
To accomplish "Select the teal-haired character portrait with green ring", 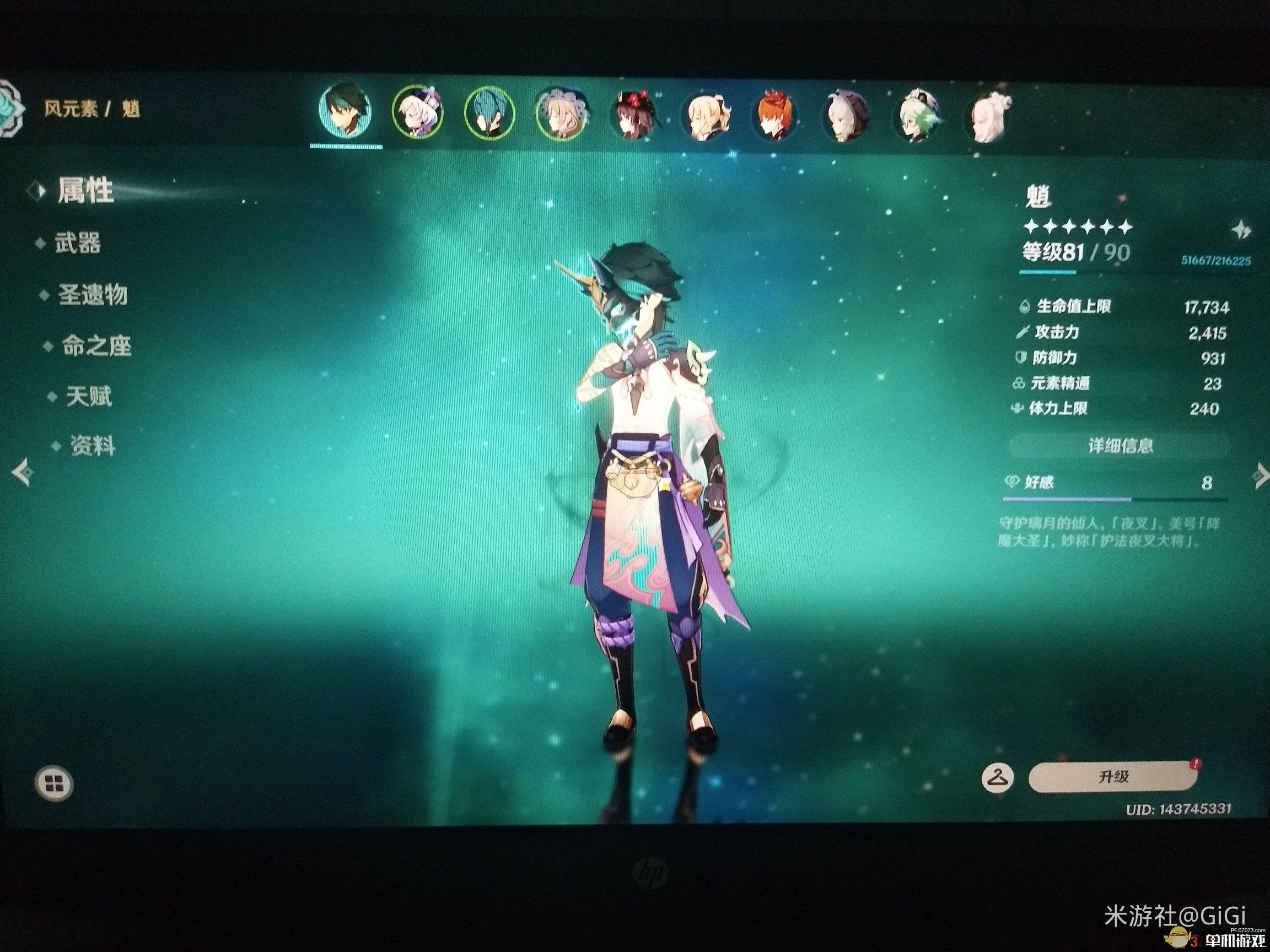I will (489, 113).
